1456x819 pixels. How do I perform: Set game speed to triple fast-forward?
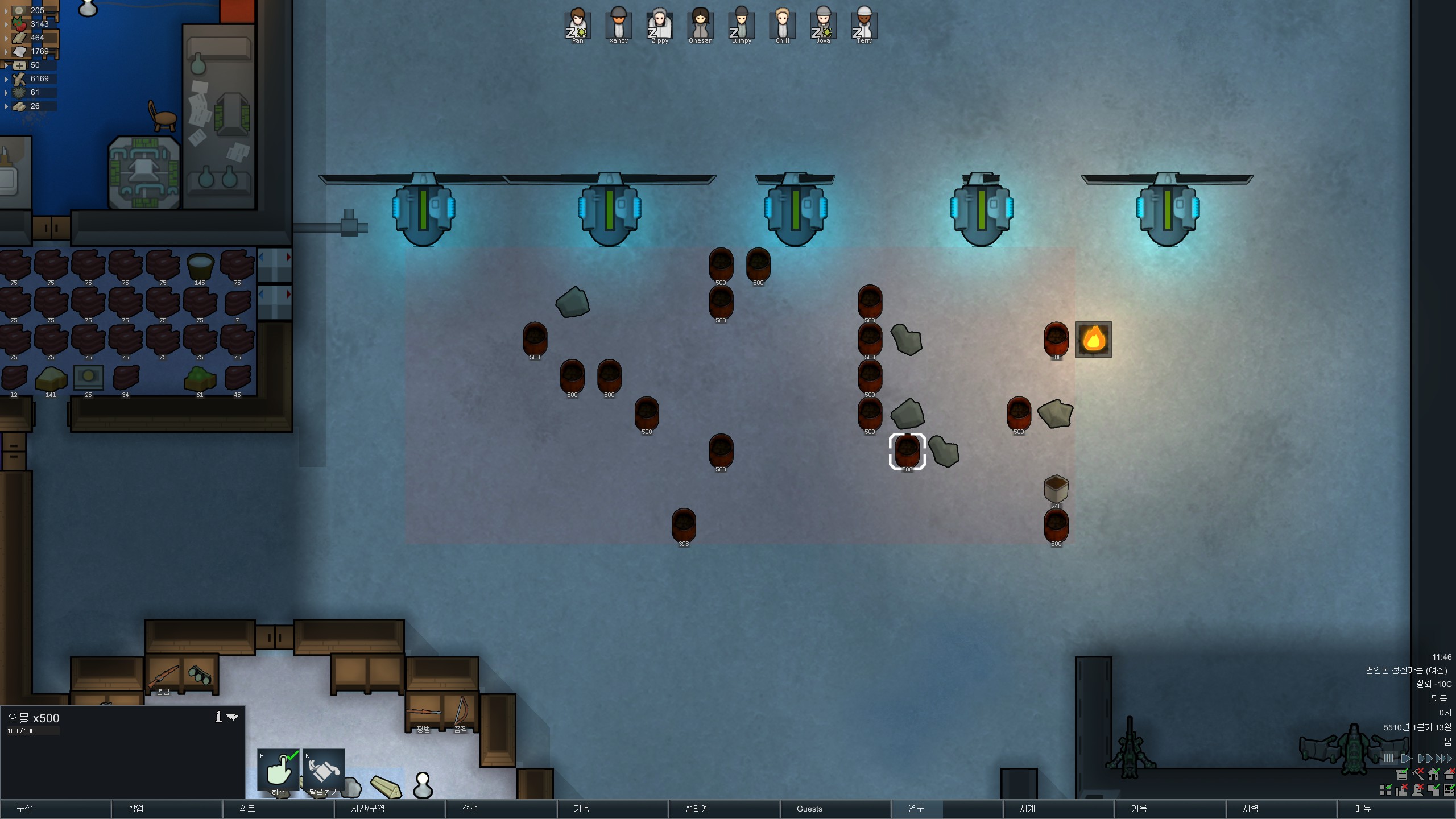[x=1443, y=758]
